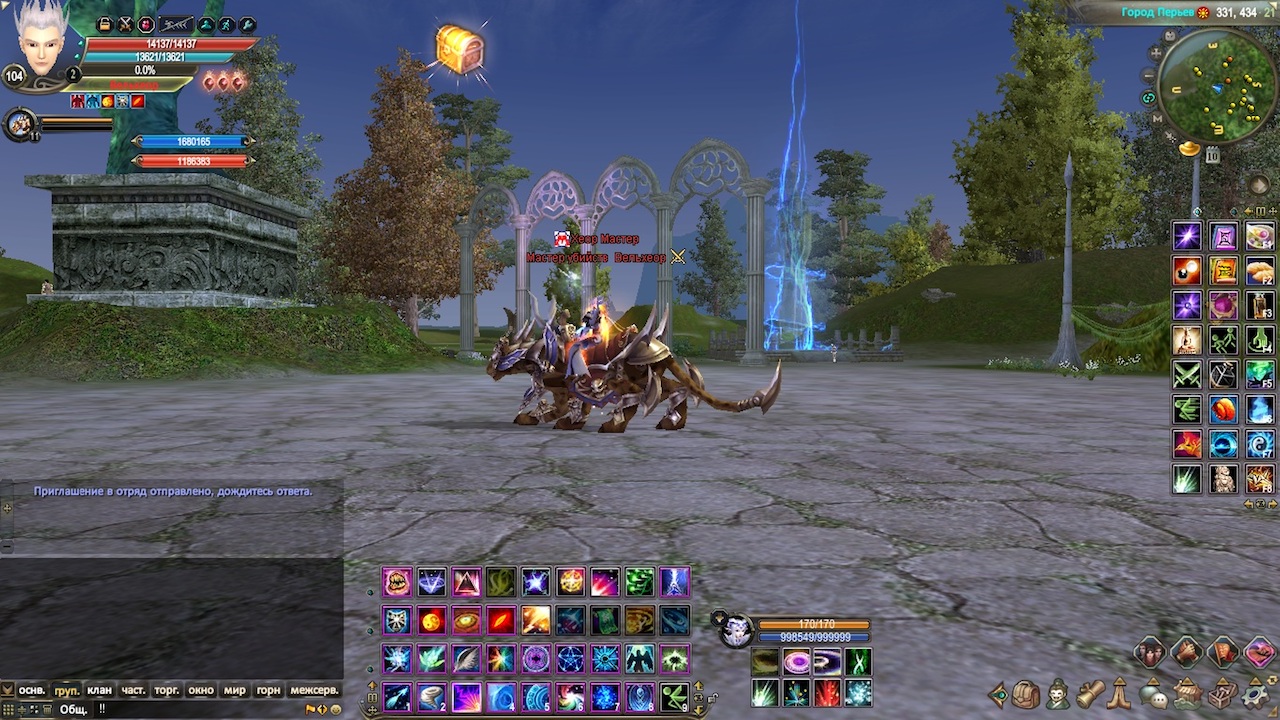Click the handshake octagon button
Viewport: 1280px width, 720px height.
tap(1186, 654)
